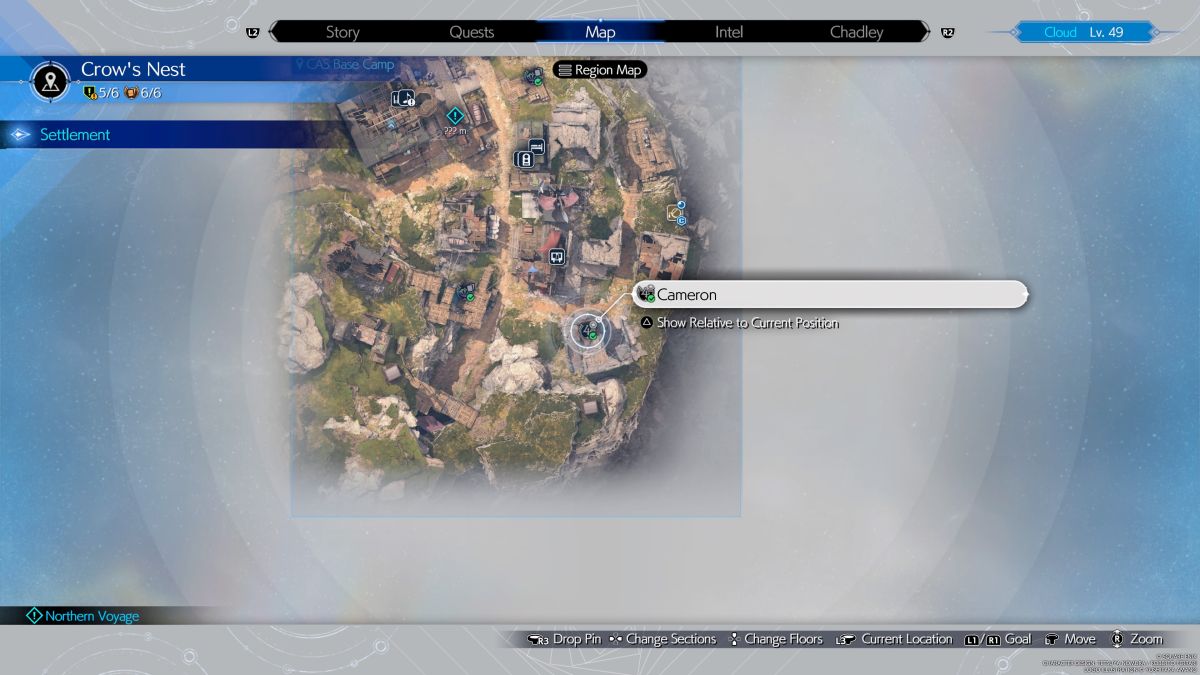Click the vending machine map icon

pos(521,159)
